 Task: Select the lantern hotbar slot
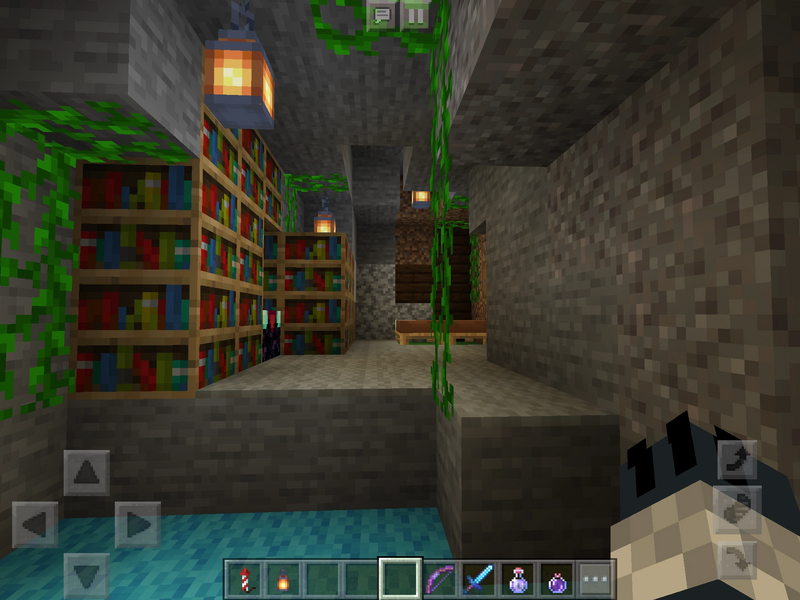(282, 579)
